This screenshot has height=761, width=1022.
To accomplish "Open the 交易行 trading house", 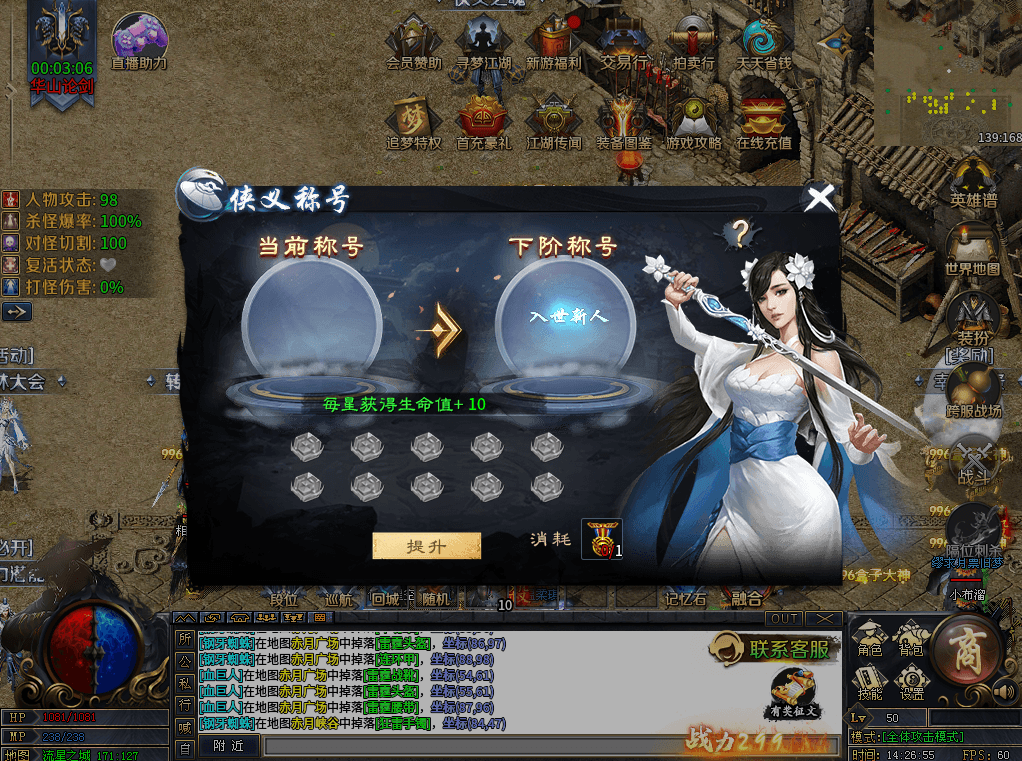I will (x=623, y=43).
